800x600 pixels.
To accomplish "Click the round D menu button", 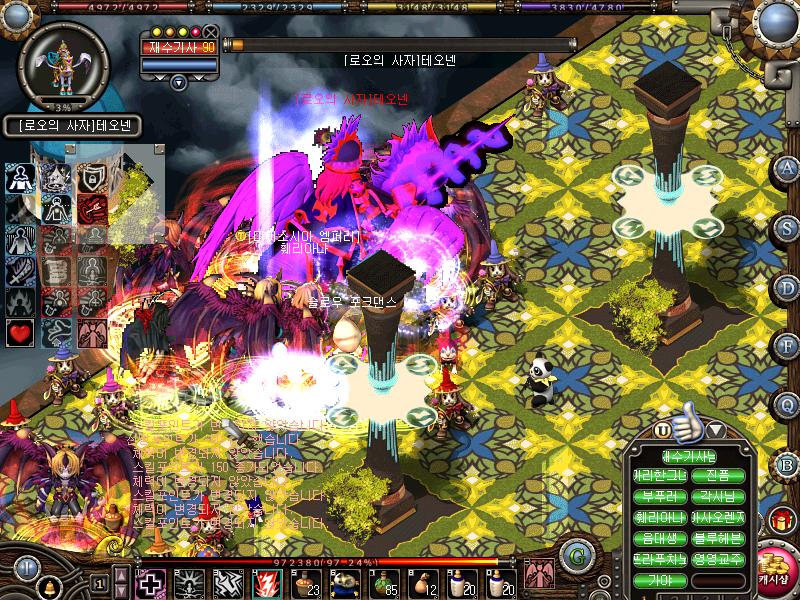I will tap(786, 285).
